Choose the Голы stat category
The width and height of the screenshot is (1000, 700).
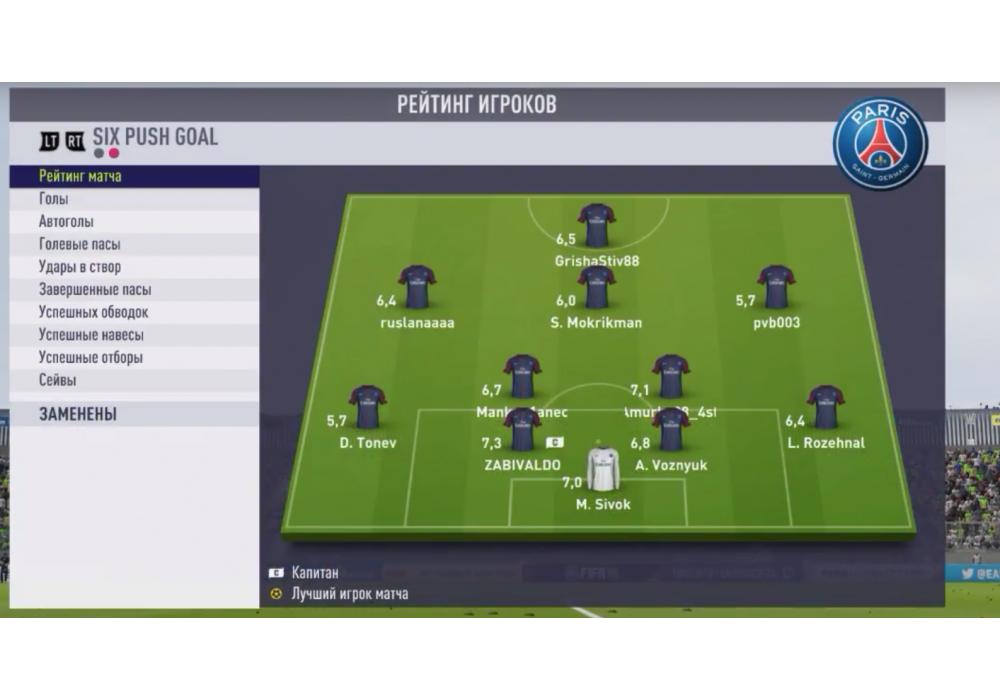coord(54,199)
